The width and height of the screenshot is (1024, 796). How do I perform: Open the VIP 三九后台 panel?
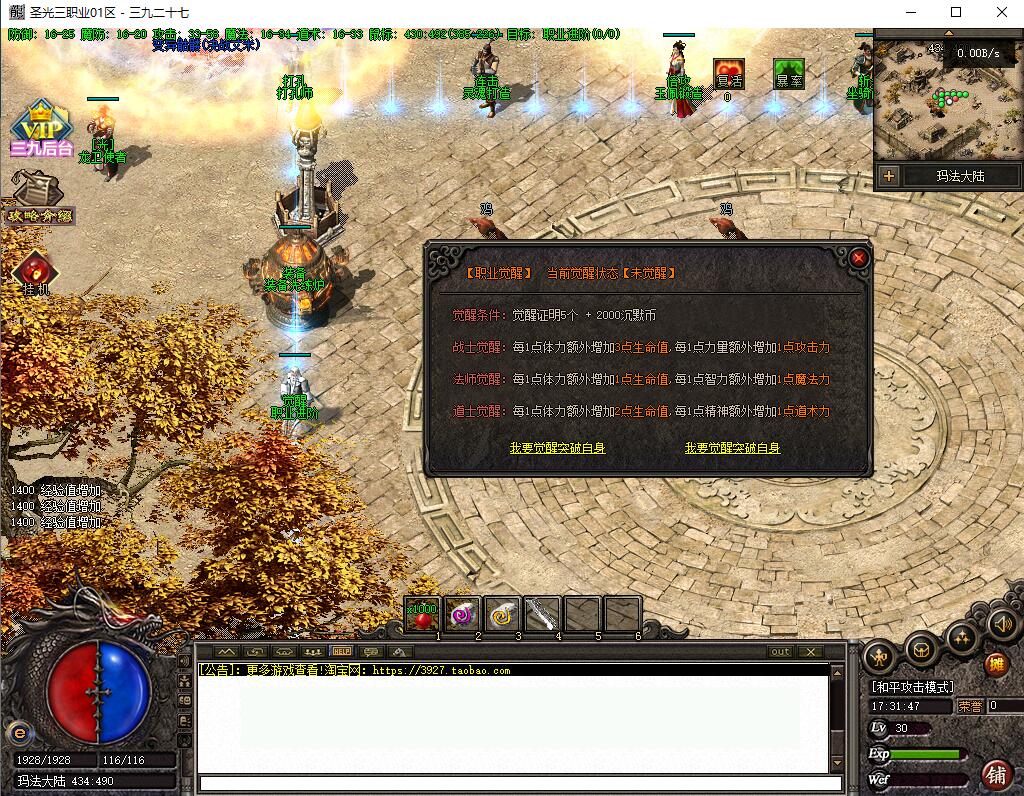pos(42,128)
